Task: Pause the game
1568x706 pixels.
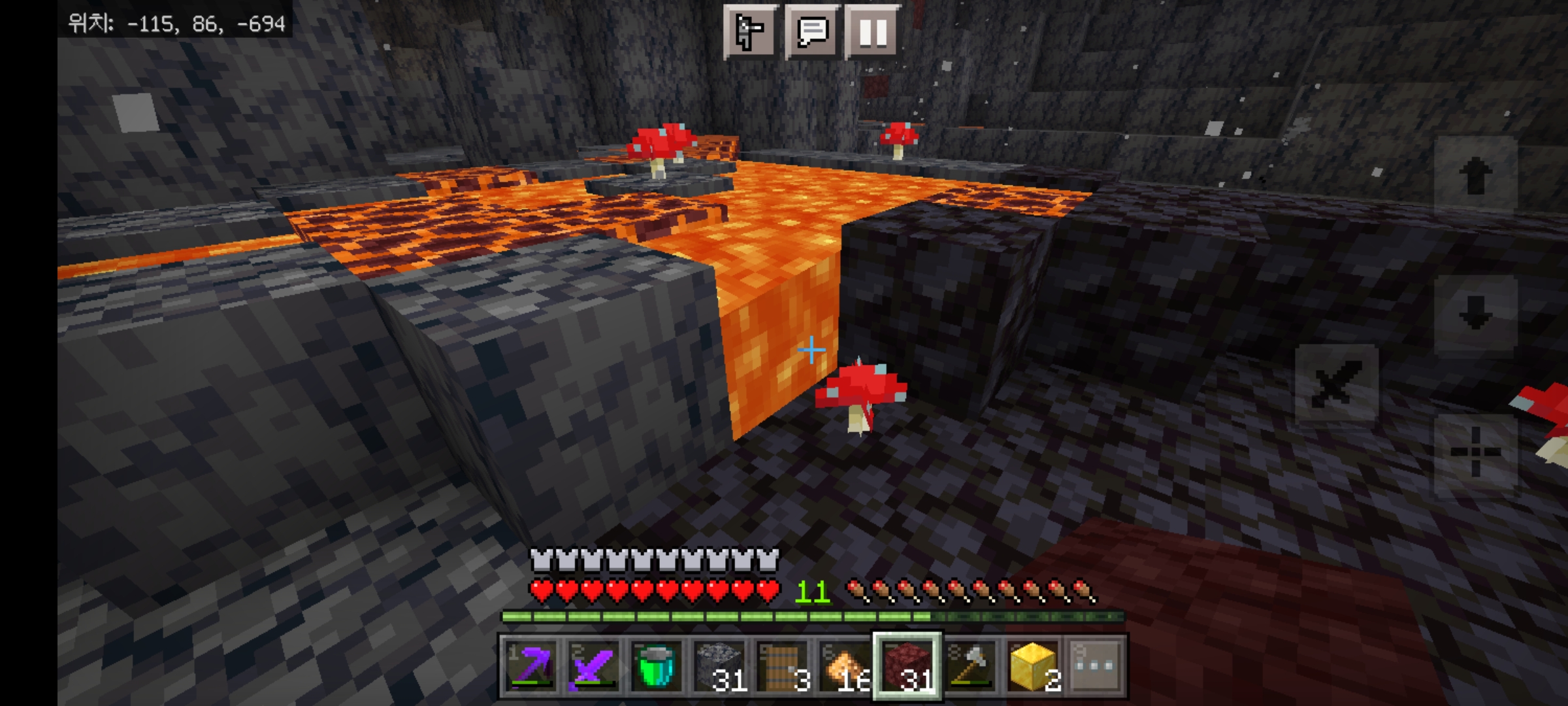Action: [873, 31]
